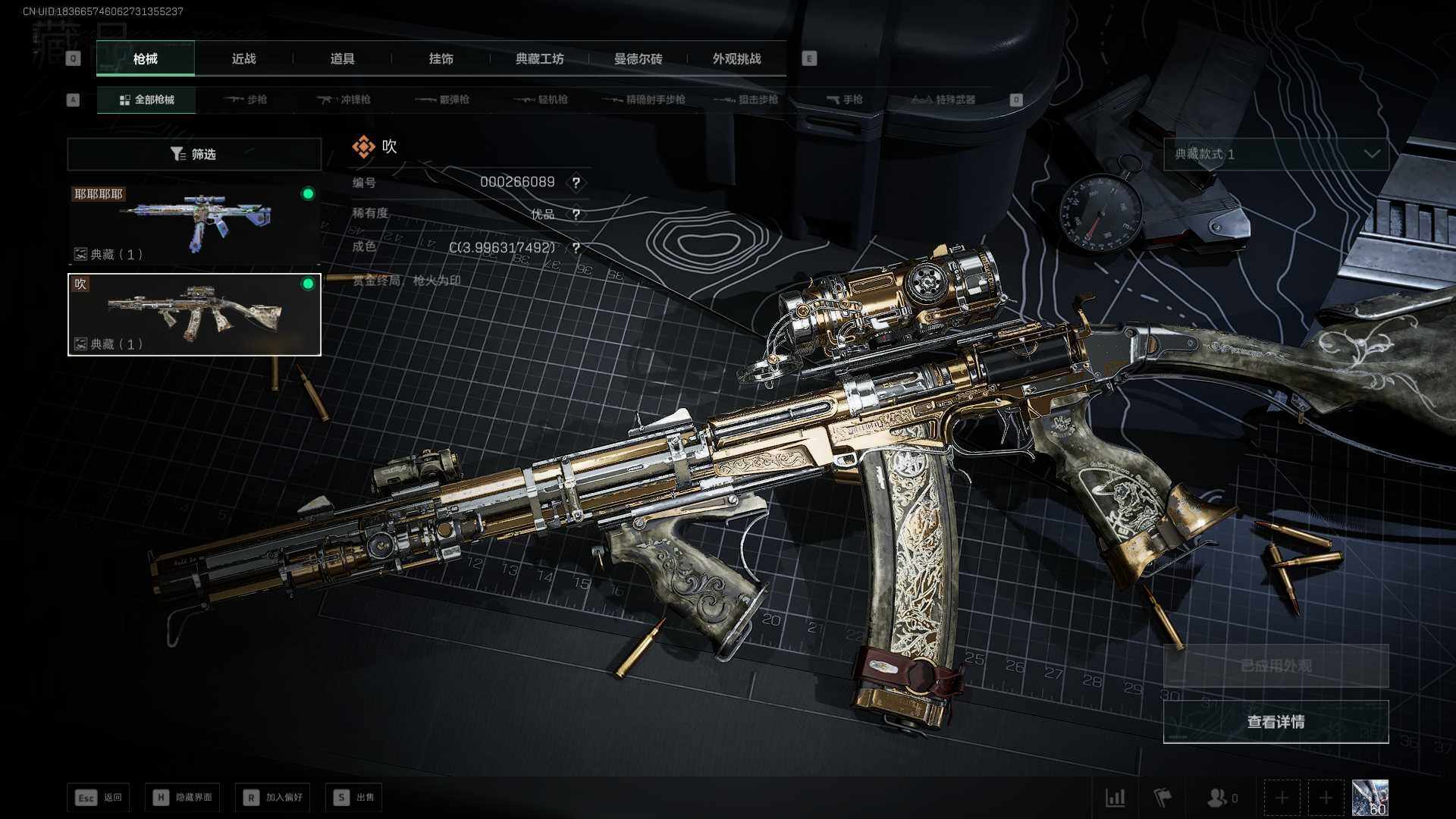Select the 耶耶耶耶 weapon skin thumbnail
This screenshot has width=1456, height=819.
coord(194,223)
